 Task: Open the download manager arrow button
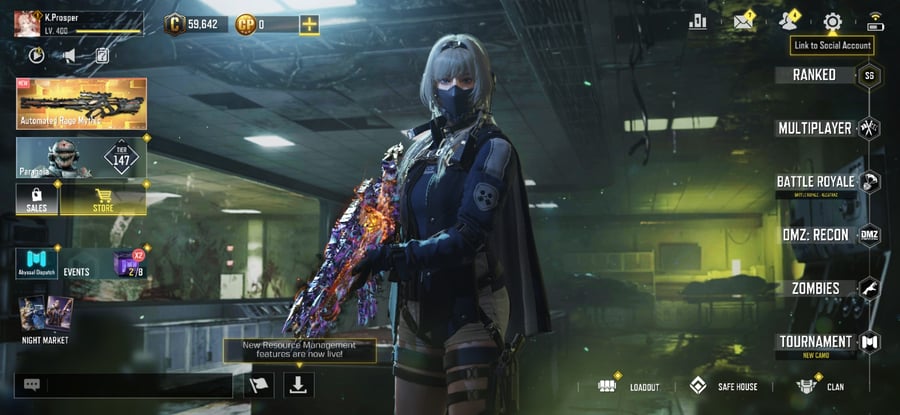tap(299, 384)
